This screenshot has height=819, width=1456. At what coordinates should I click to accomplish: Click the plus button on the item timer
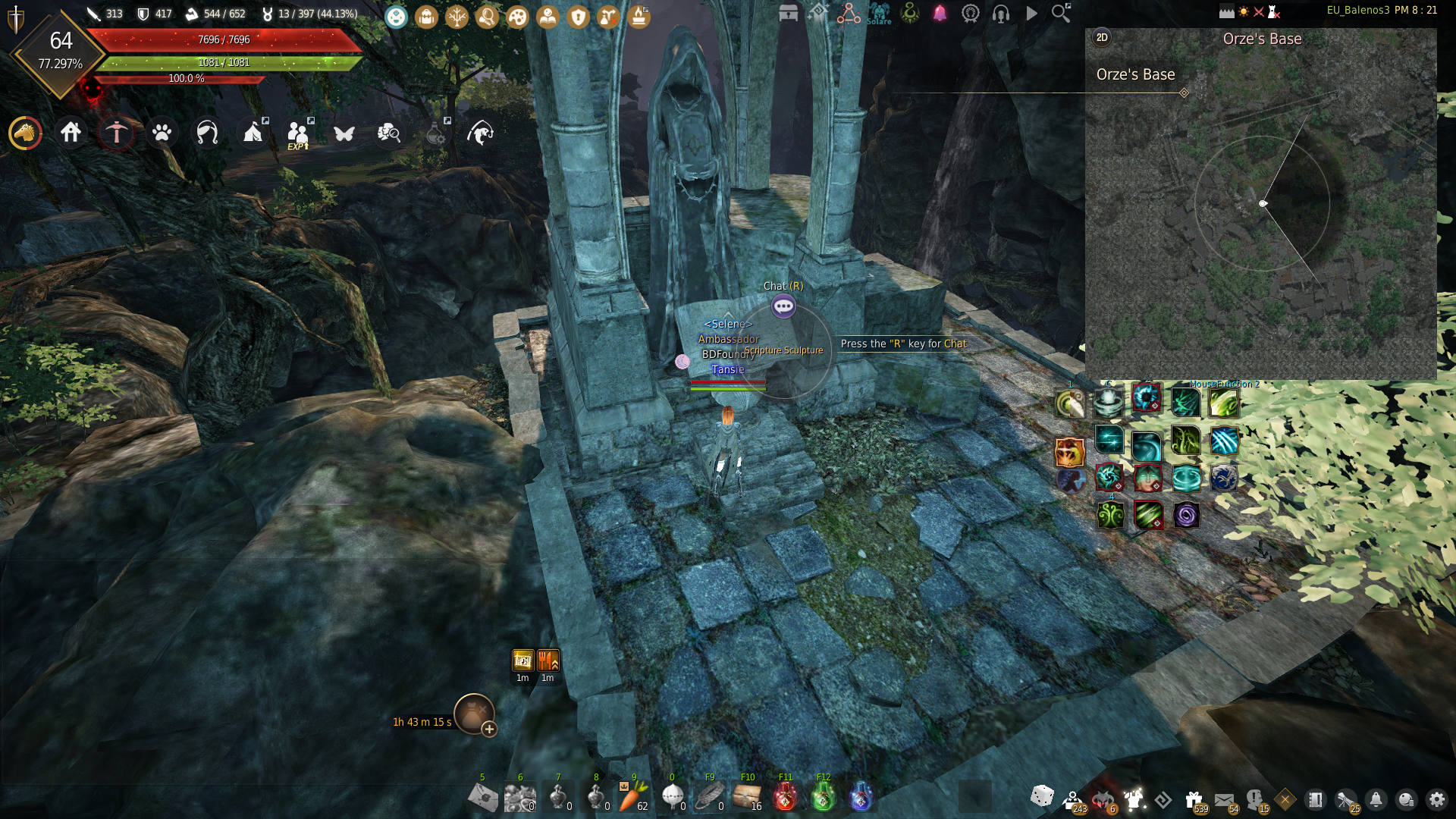(489, 730)
